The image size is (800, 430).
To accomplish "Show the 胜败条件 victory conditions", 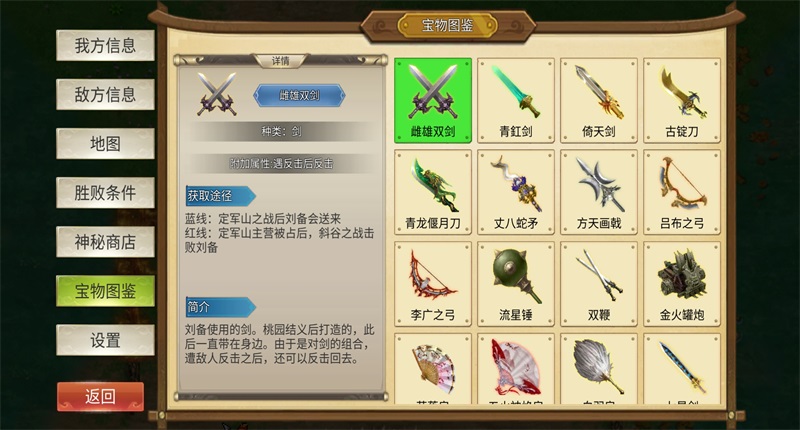I will 105,193.
